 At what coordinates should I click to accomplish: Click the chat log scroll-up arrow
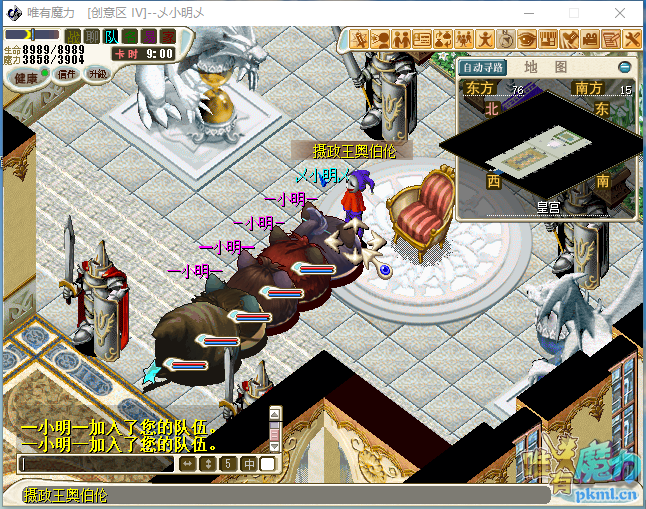276,412
